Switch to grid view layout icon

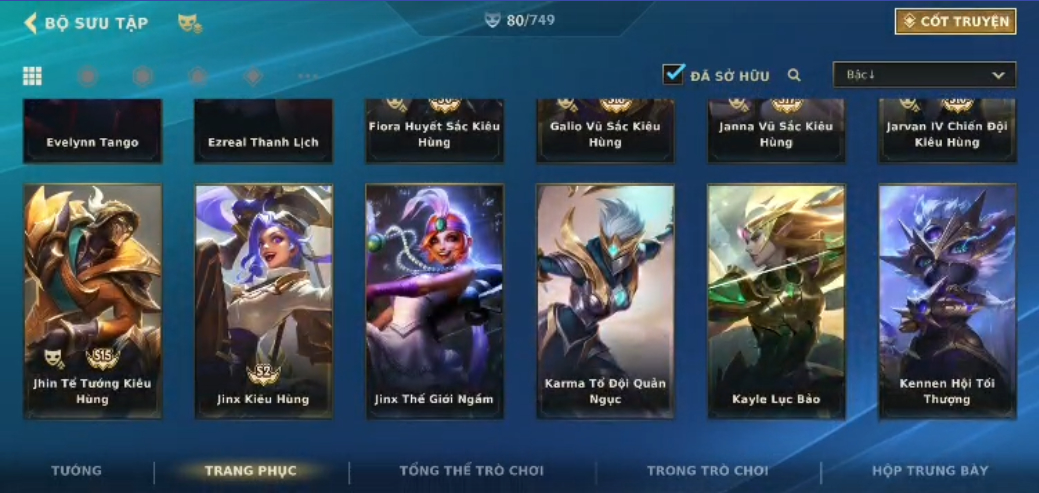coord(32,76)
